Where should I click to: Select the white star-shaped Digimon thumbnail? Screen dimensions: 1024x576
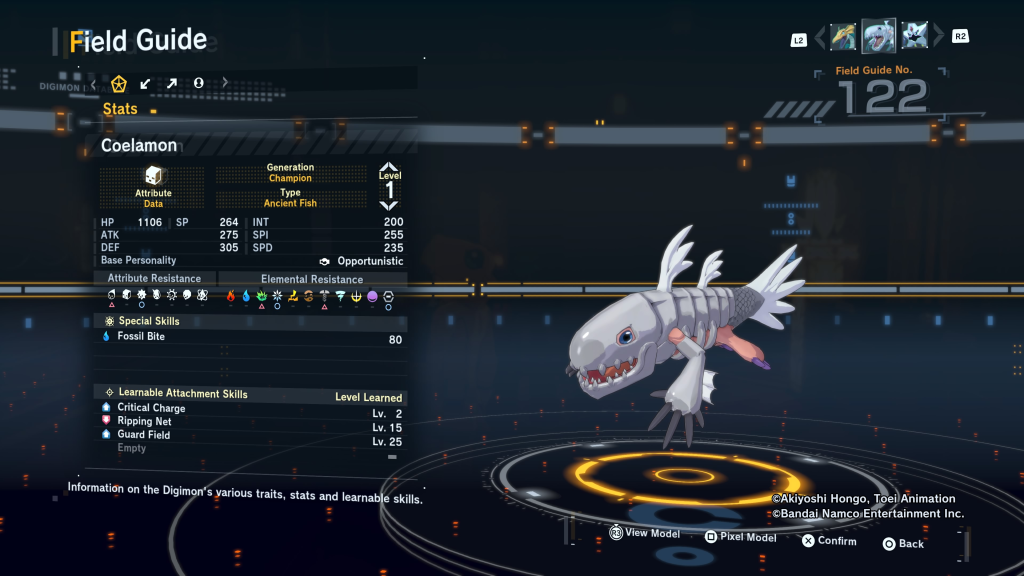(x=914, y=37)
